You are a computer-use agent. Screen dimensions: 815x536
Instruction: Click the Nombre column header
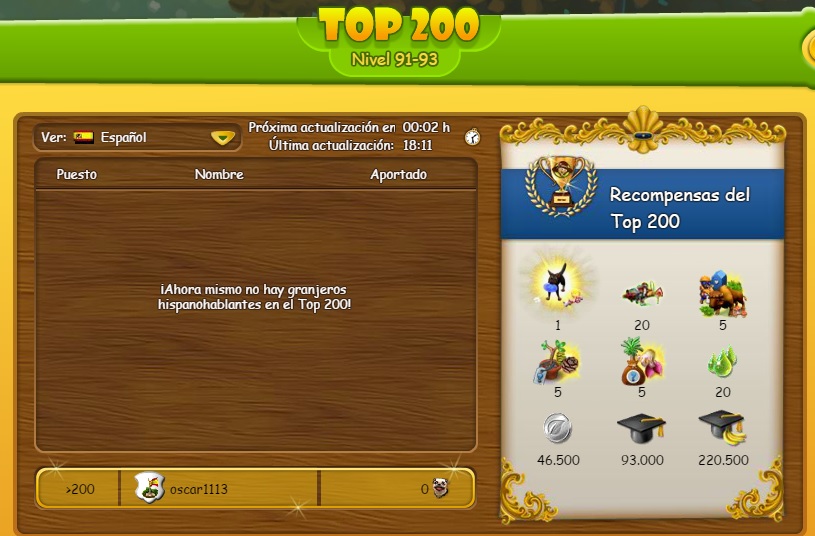click(219, 174)
